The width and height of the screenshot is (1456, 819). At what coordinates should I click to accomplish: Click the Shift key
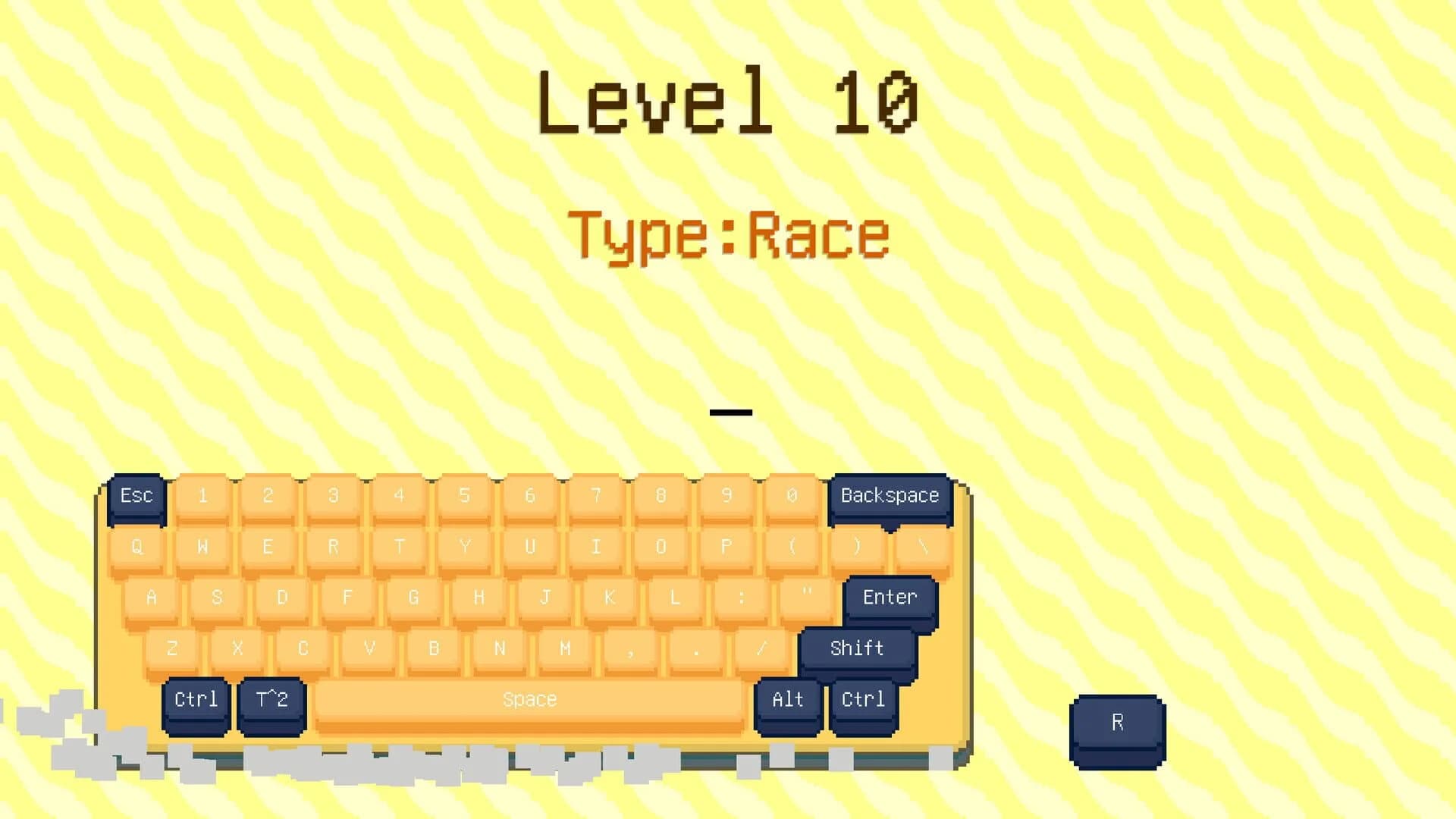coord(856,648)
